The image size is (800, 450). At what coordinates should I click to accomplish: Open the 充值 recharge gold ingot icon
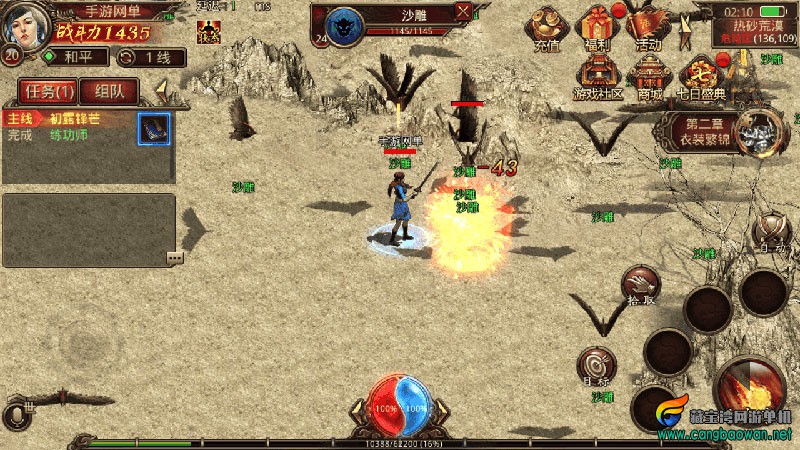(x=547, y=27)
